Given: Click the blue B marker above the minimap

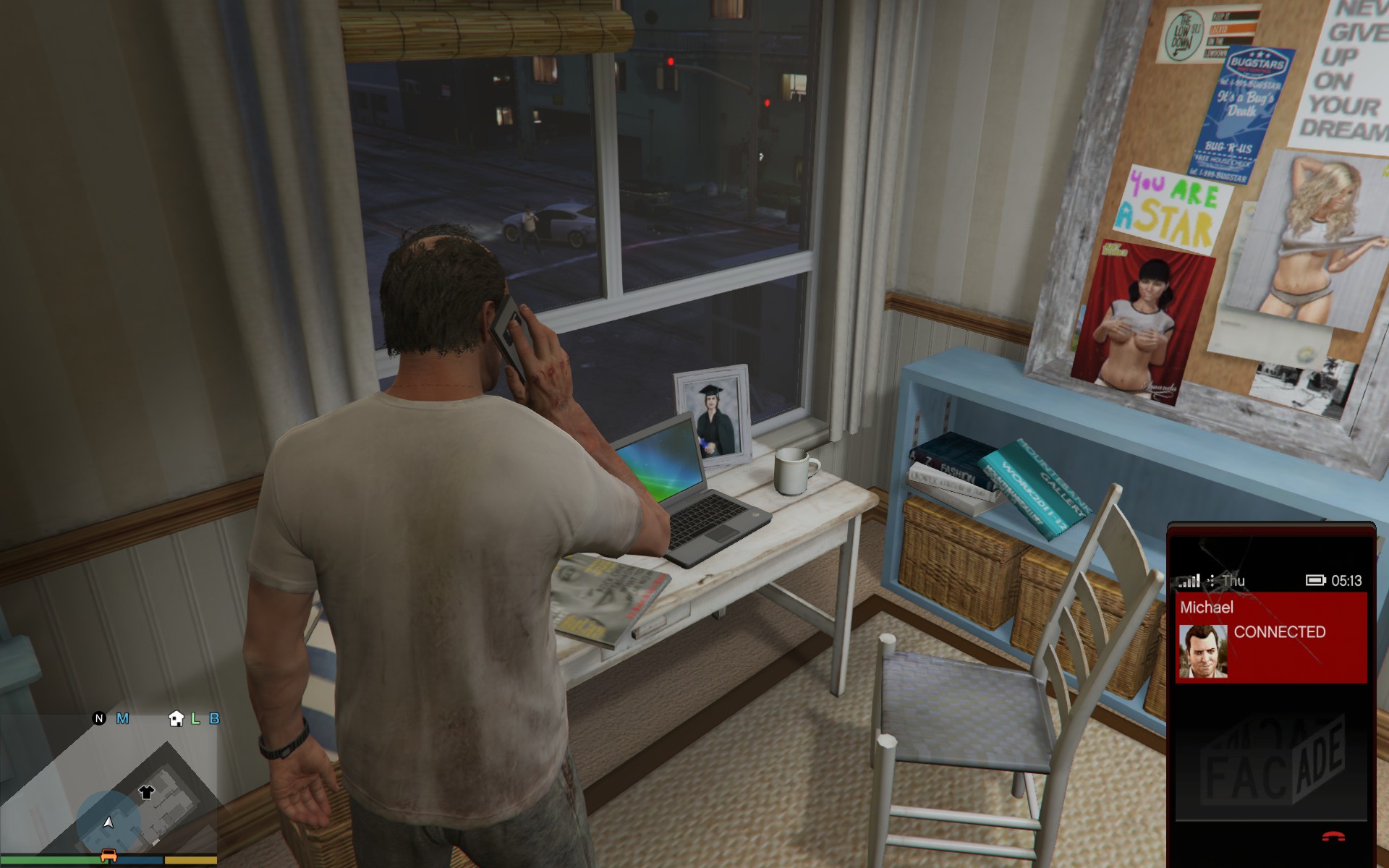Looking at the screenshot, I should pos(214,718).
